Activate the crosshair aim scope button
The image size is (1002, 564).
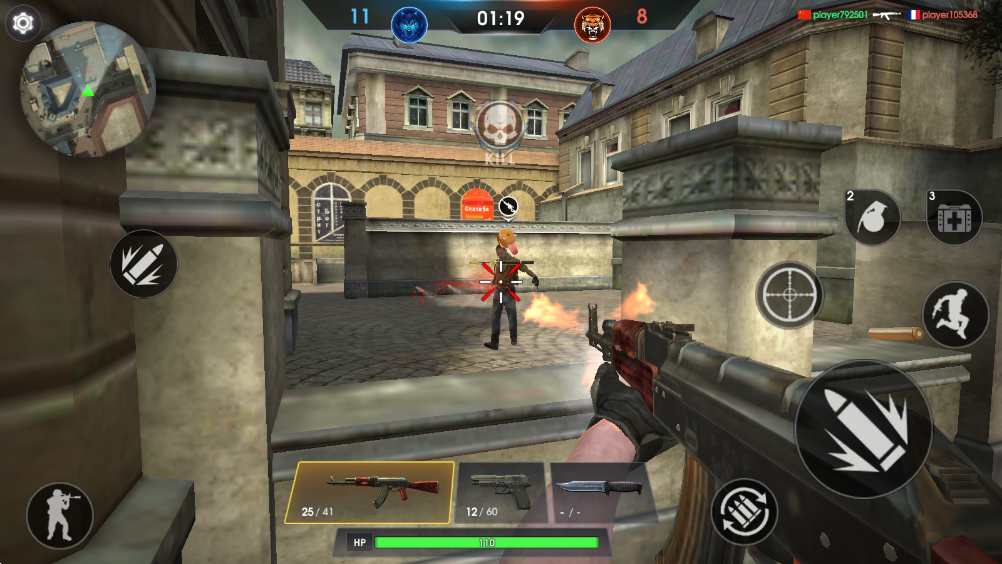coord(789,295)
